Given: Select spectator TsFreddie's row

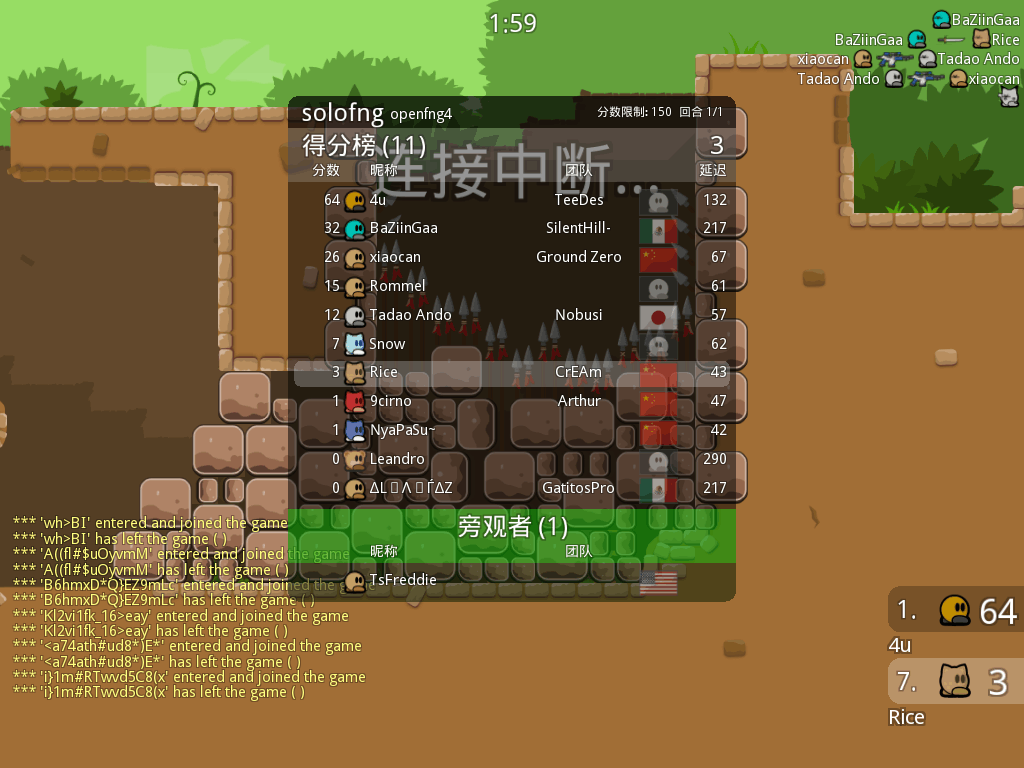Looking at the screenshot, I should click(511, 580).
